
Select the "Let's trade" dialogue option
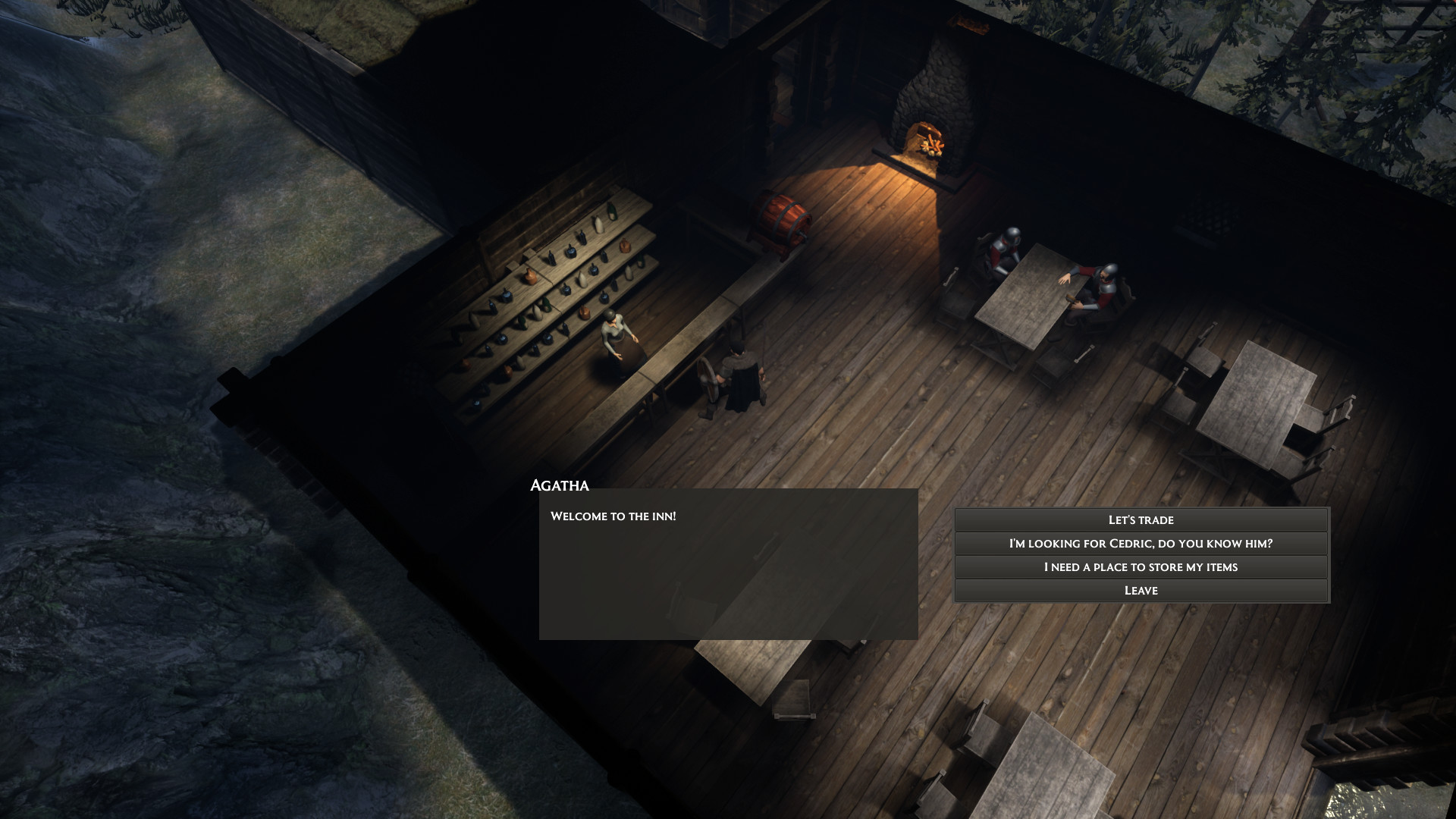point(1141,519)
